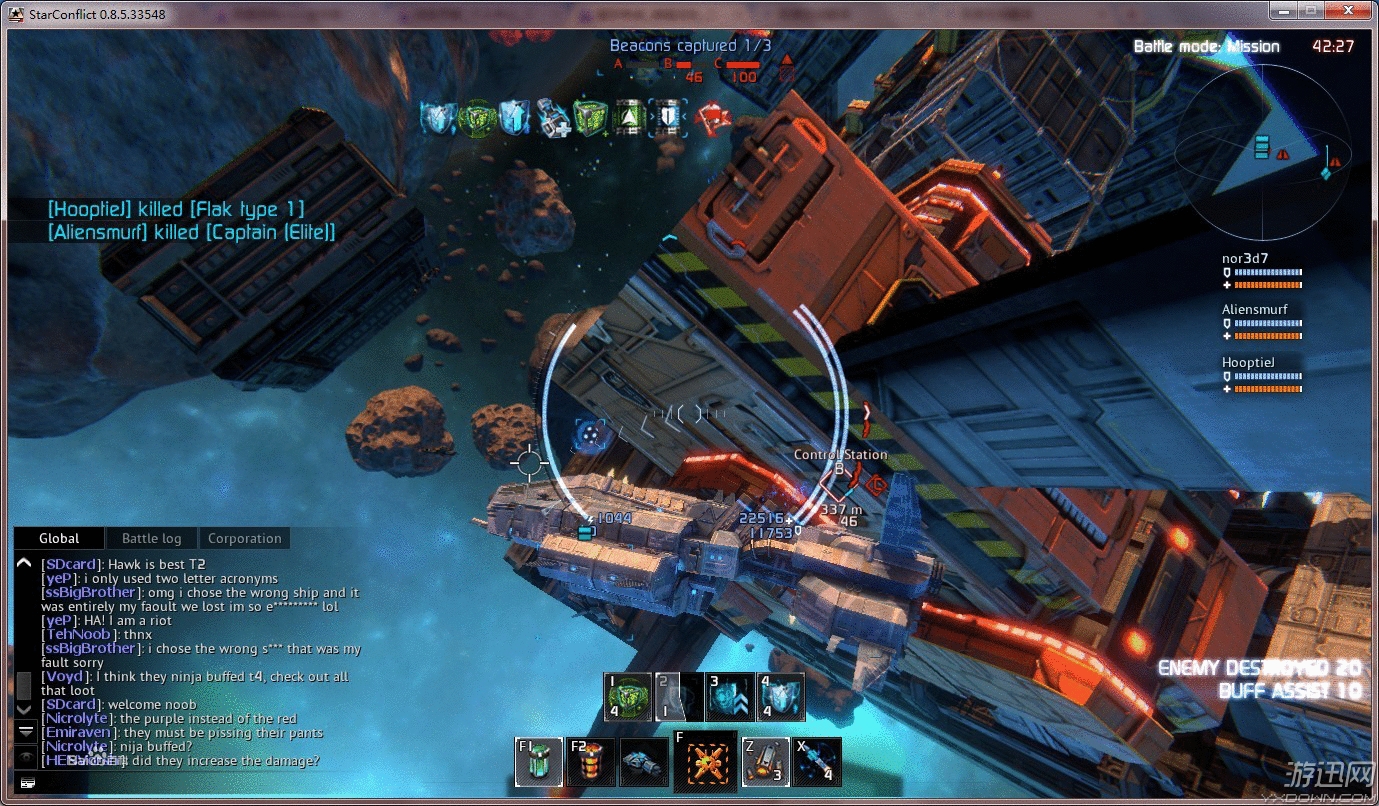This screenshot has width=1379, height=806.
Task: Open the Corporation chat tab
Action: pos(244,538)
